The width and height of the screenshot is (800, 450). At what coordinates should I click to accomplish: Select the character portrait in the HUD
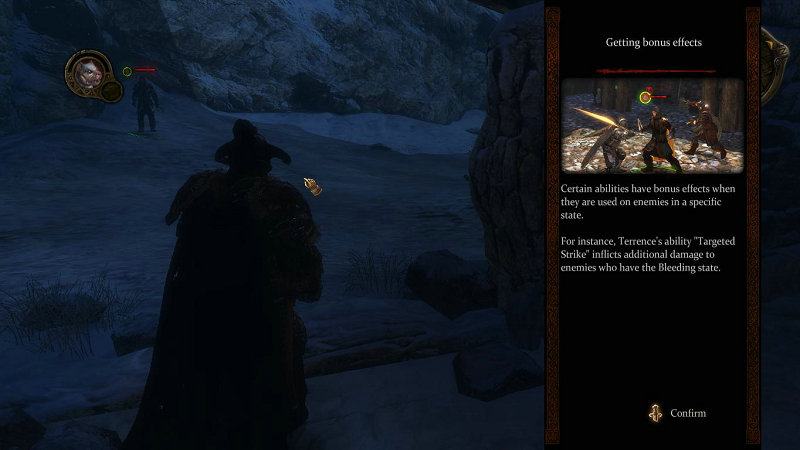click(84, 71)
